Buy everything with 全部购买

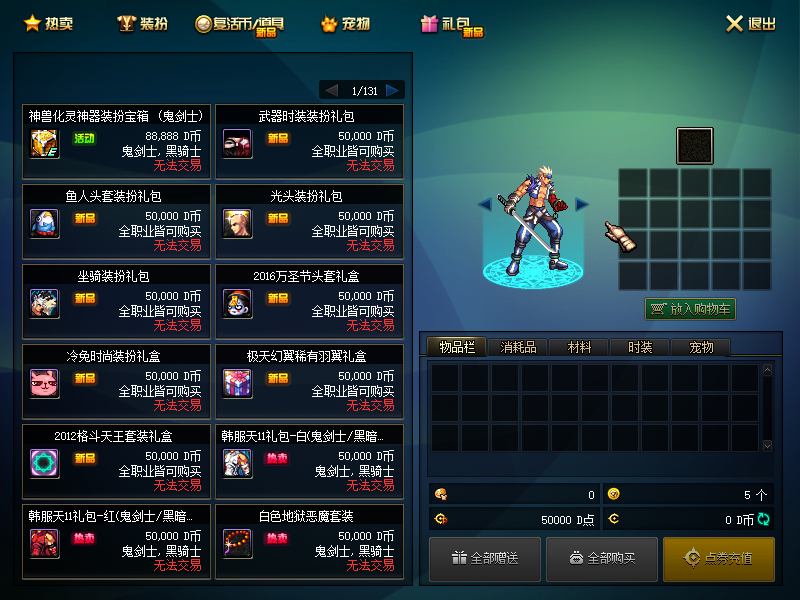(602, 558)
